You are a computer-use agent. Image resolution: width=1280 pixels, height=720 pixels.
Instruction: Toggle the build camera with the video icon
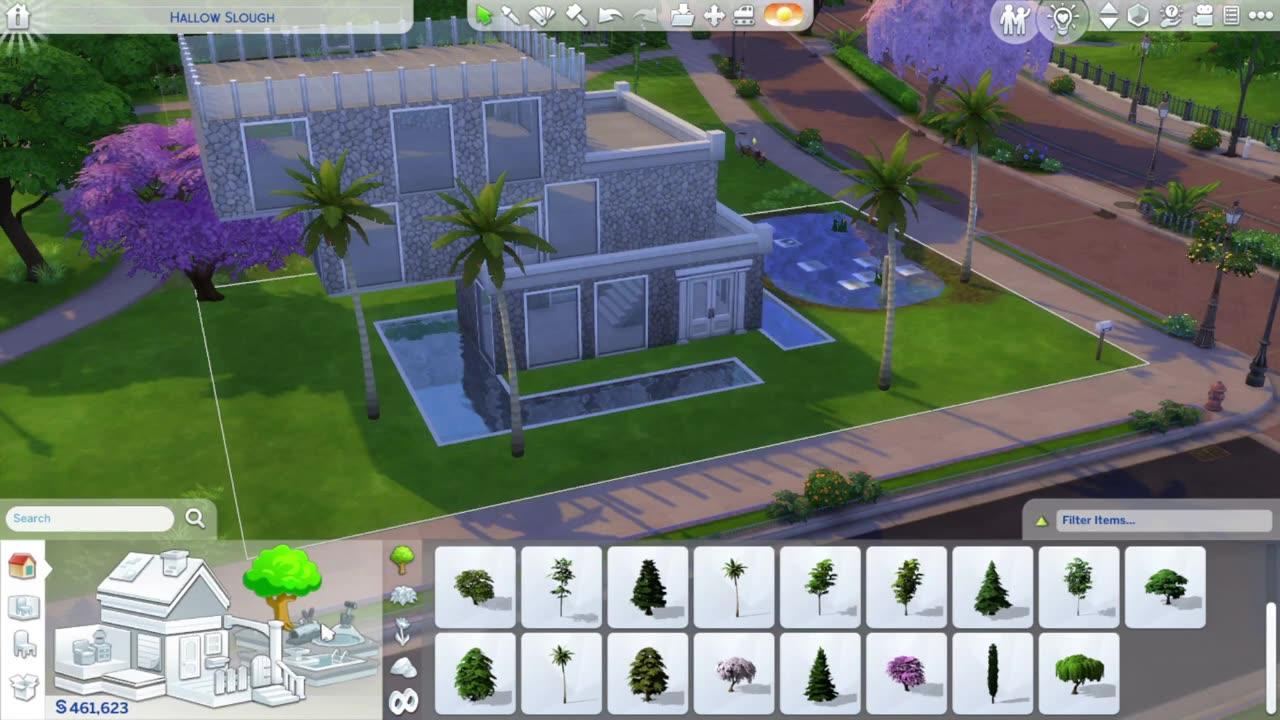1203,15
